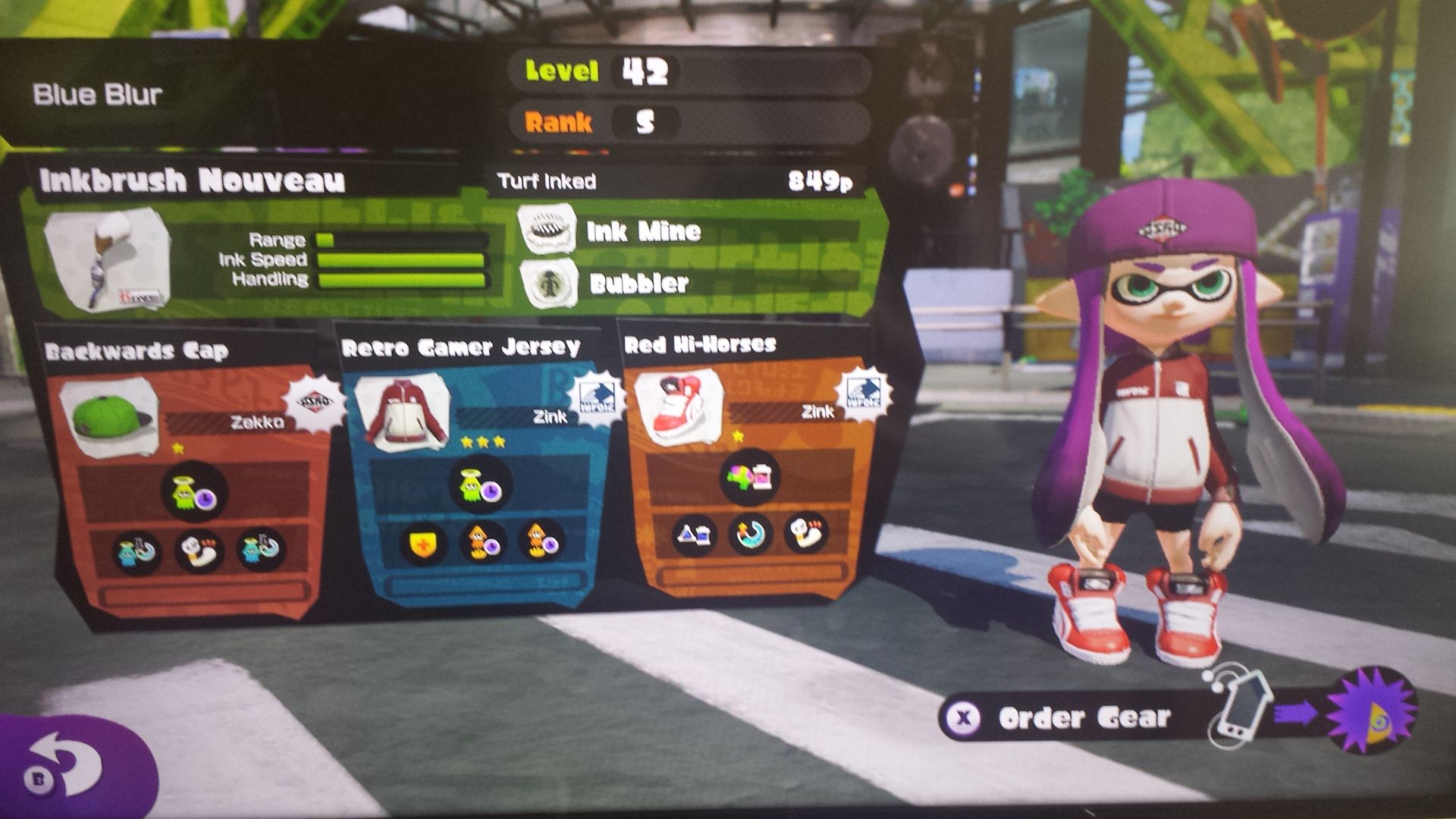The height and width of the screenshot is (819, 1456).
Task: Choose the Ink Mine sub weapon icon
Action: click(x=546, y=230)
